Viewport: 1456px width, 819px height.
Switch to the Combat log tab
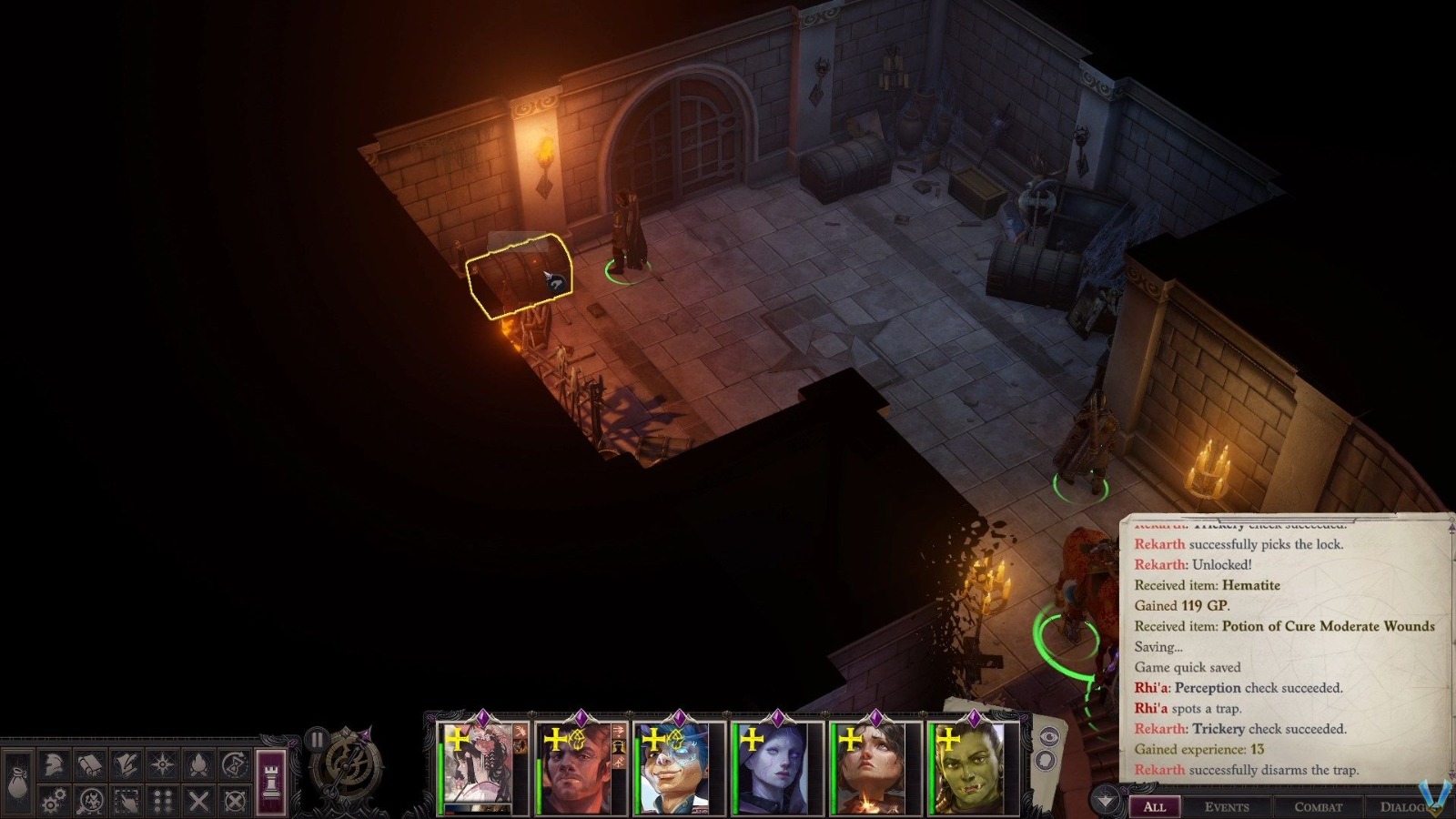[1318, 806]
